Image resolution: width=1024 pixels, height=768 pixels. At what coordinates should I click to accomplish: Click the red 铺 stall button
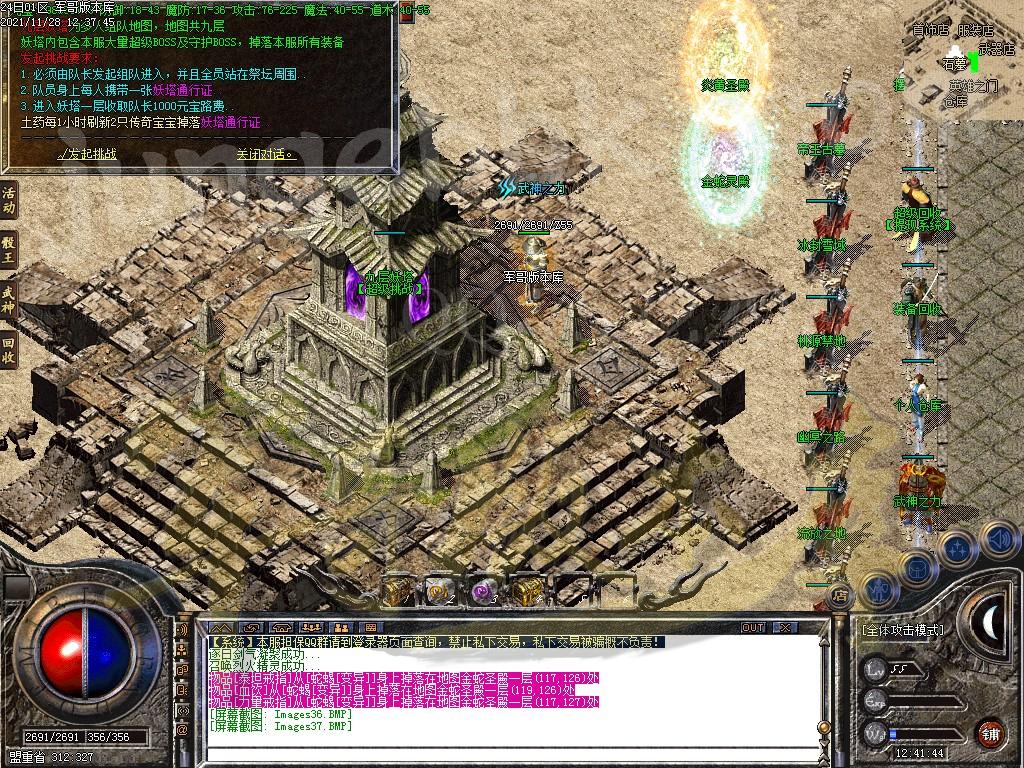tap(990, 733)
